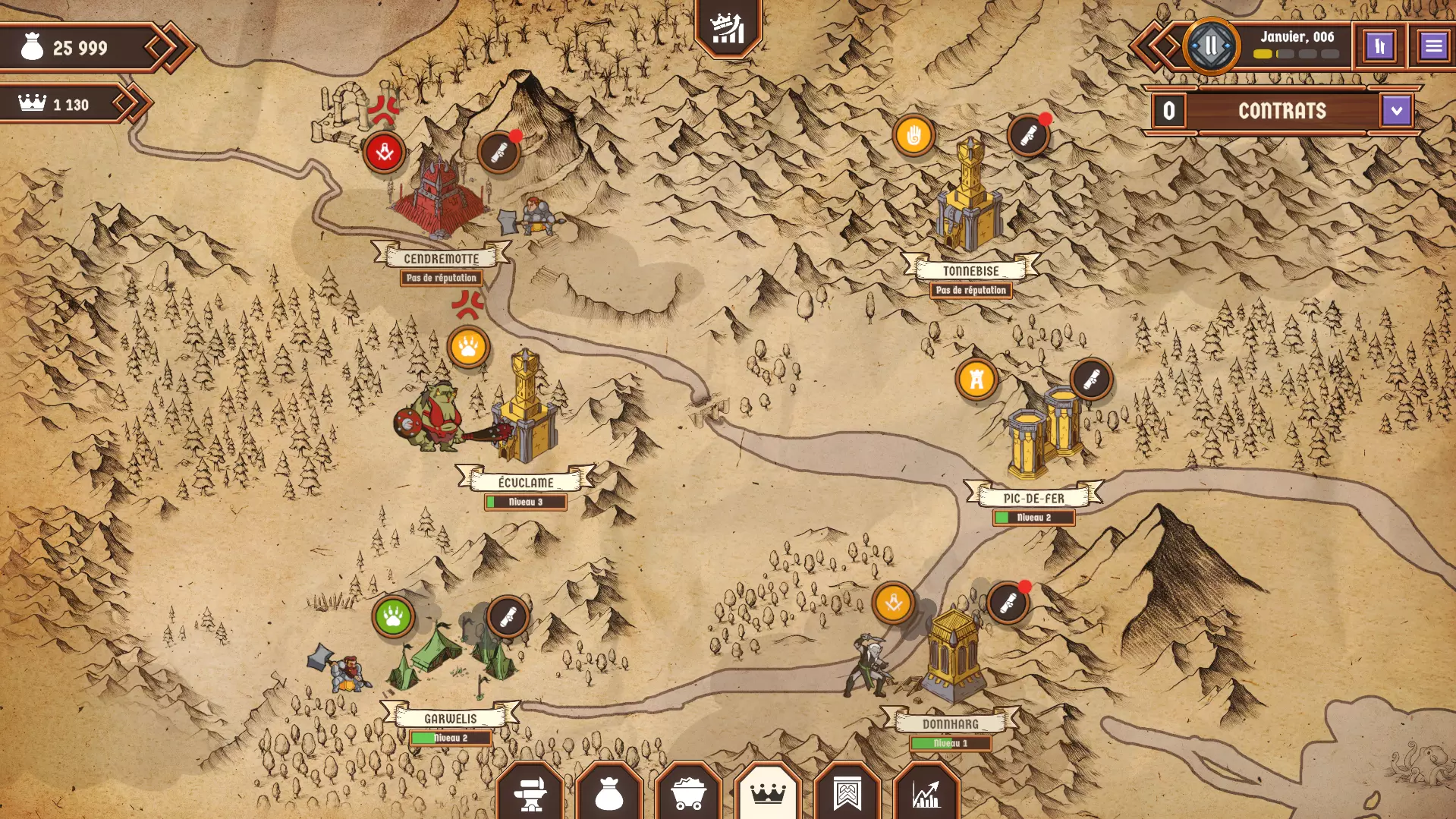
Task: Switch to the money bag tab
Action: [609, 793]
